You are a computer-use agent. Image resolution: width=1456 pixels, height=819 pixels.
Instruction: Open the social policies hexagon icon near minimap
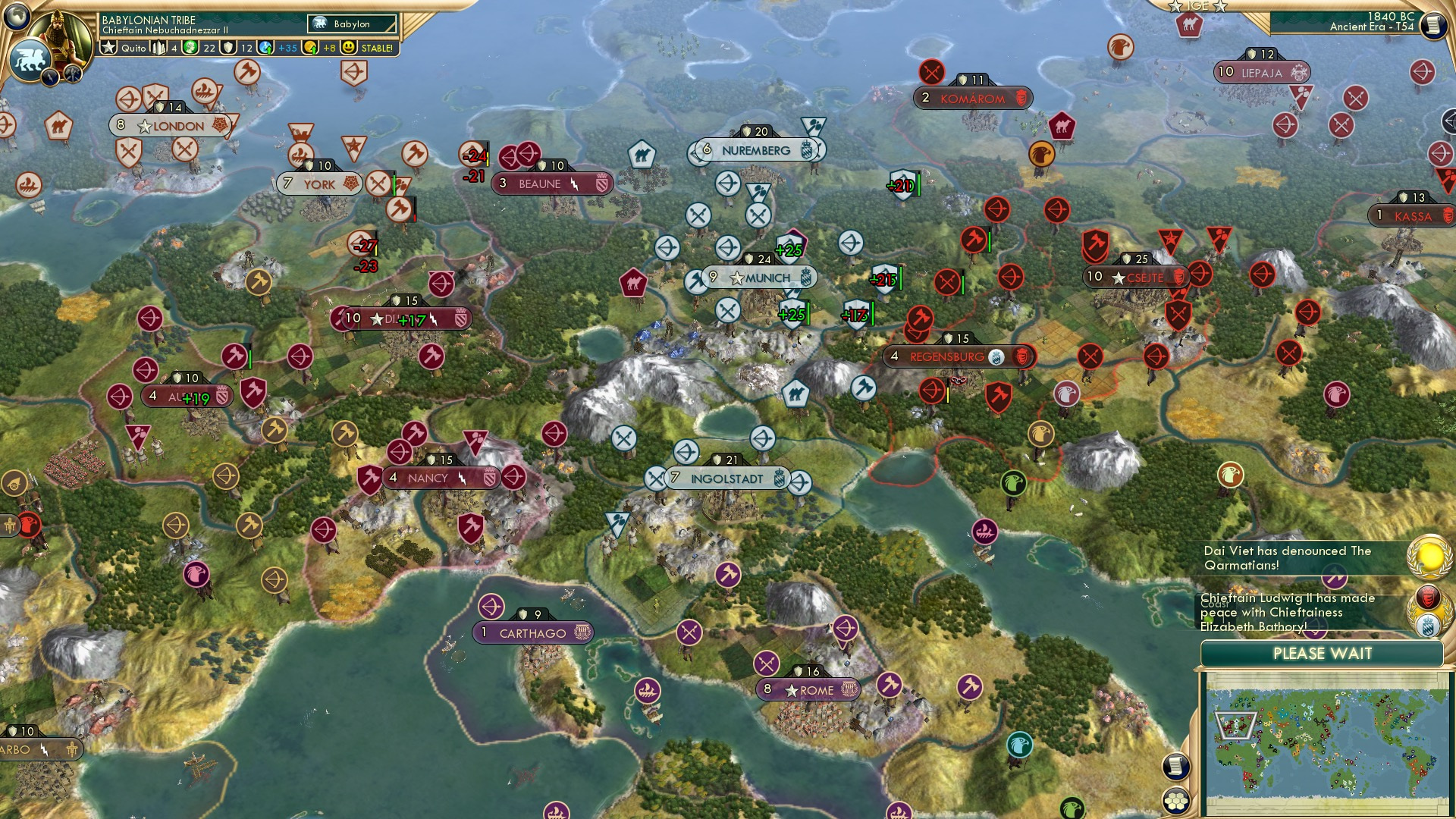(1176, 801)
